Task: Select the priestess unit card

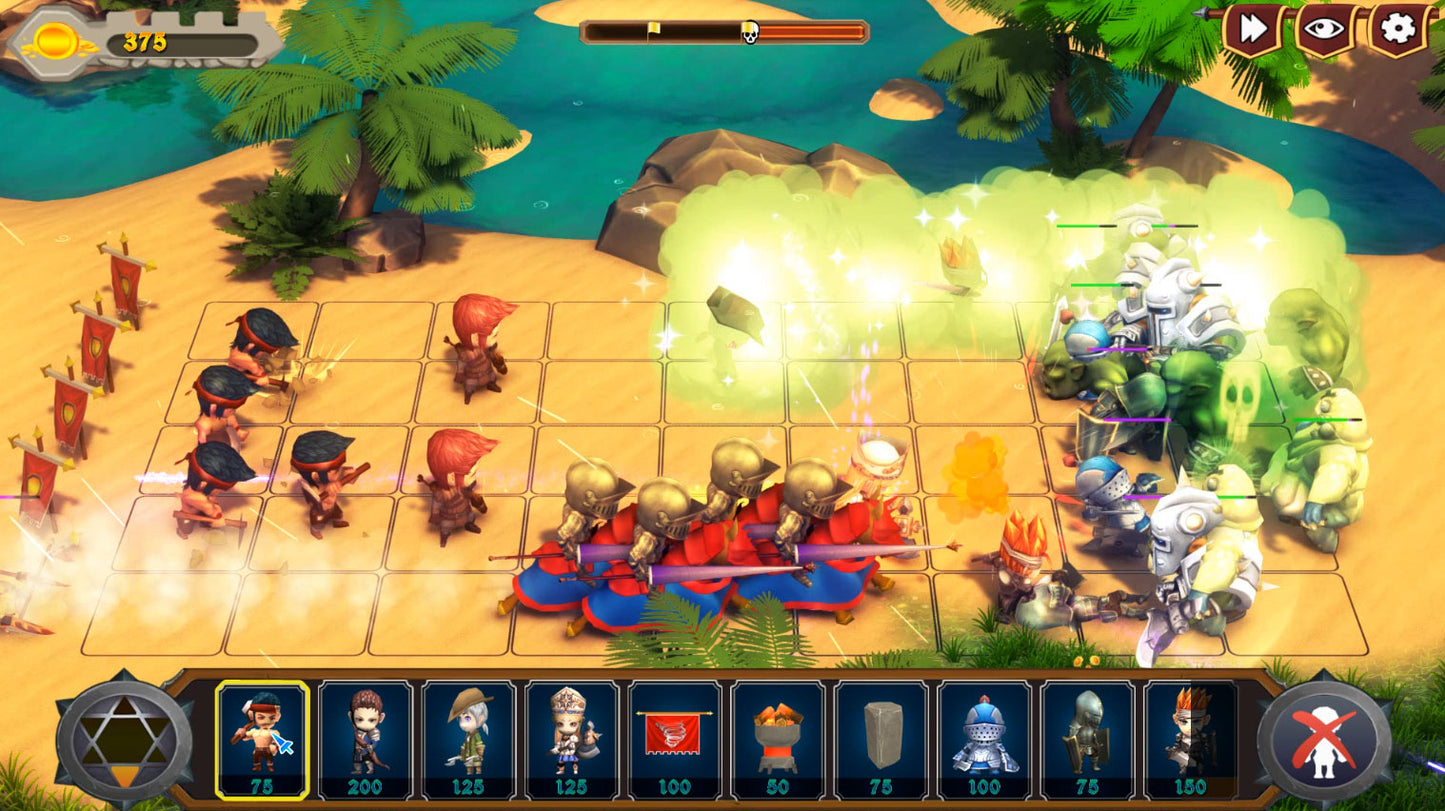Action: pyautogui.click(x=571, y=738)
